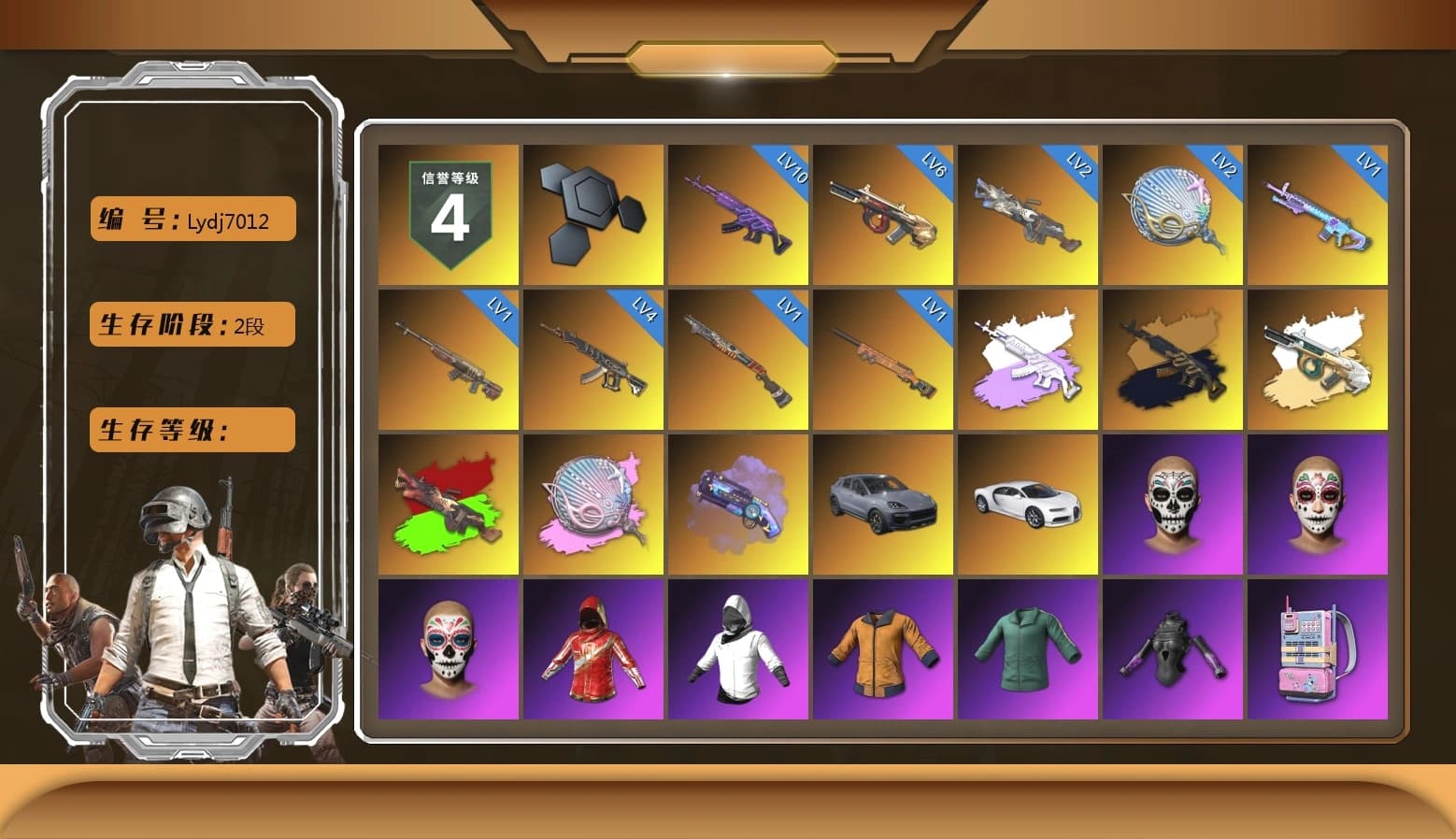The width and height of the screenshot is (1456, 839).
Task: Select the pink cassette backpack item
Action: tap(1319, 649)
